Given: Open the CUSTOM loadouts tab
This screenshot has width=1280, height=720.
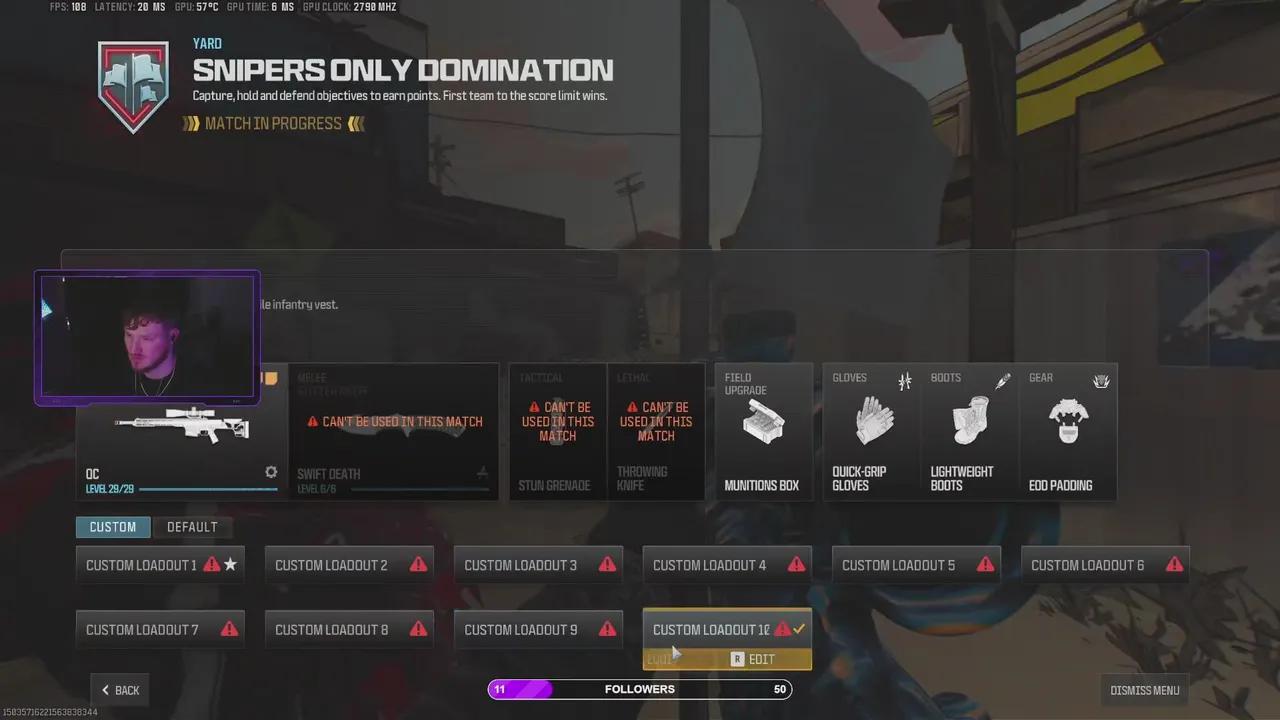Looking at the screenshot, I should click(x=113, y=527).
